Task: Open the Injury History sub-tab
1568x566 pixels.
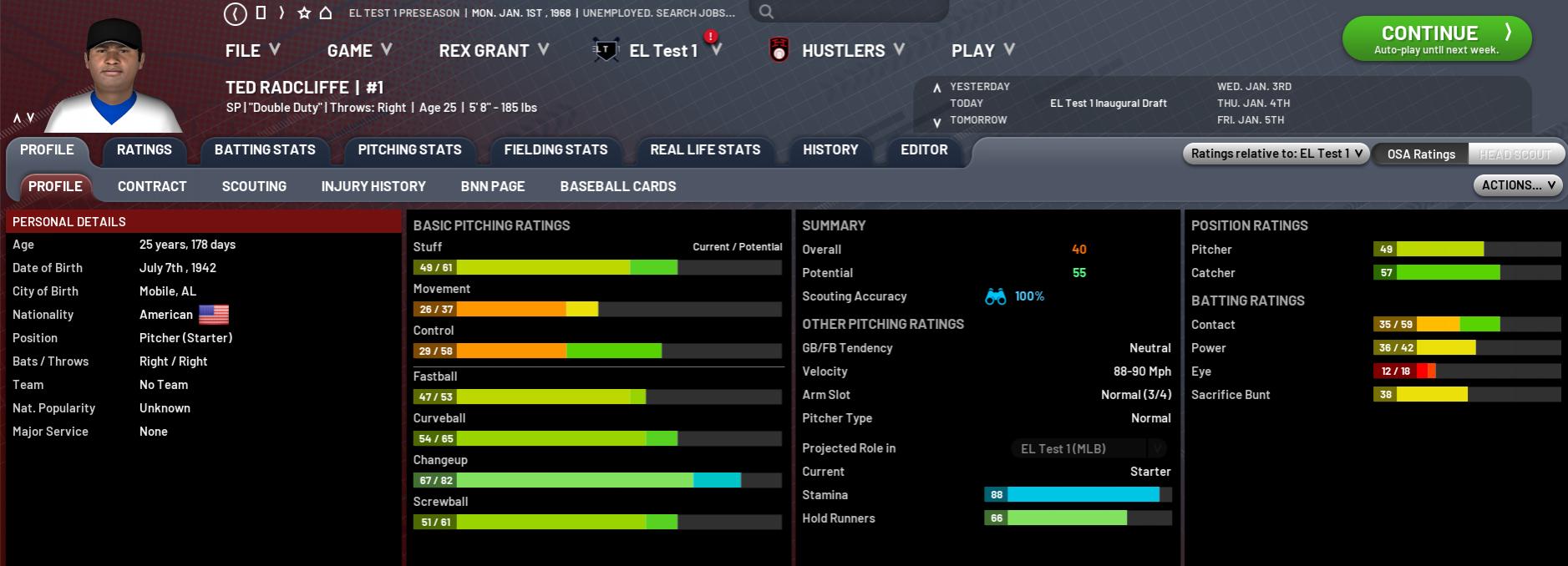Action: point(373,187)
